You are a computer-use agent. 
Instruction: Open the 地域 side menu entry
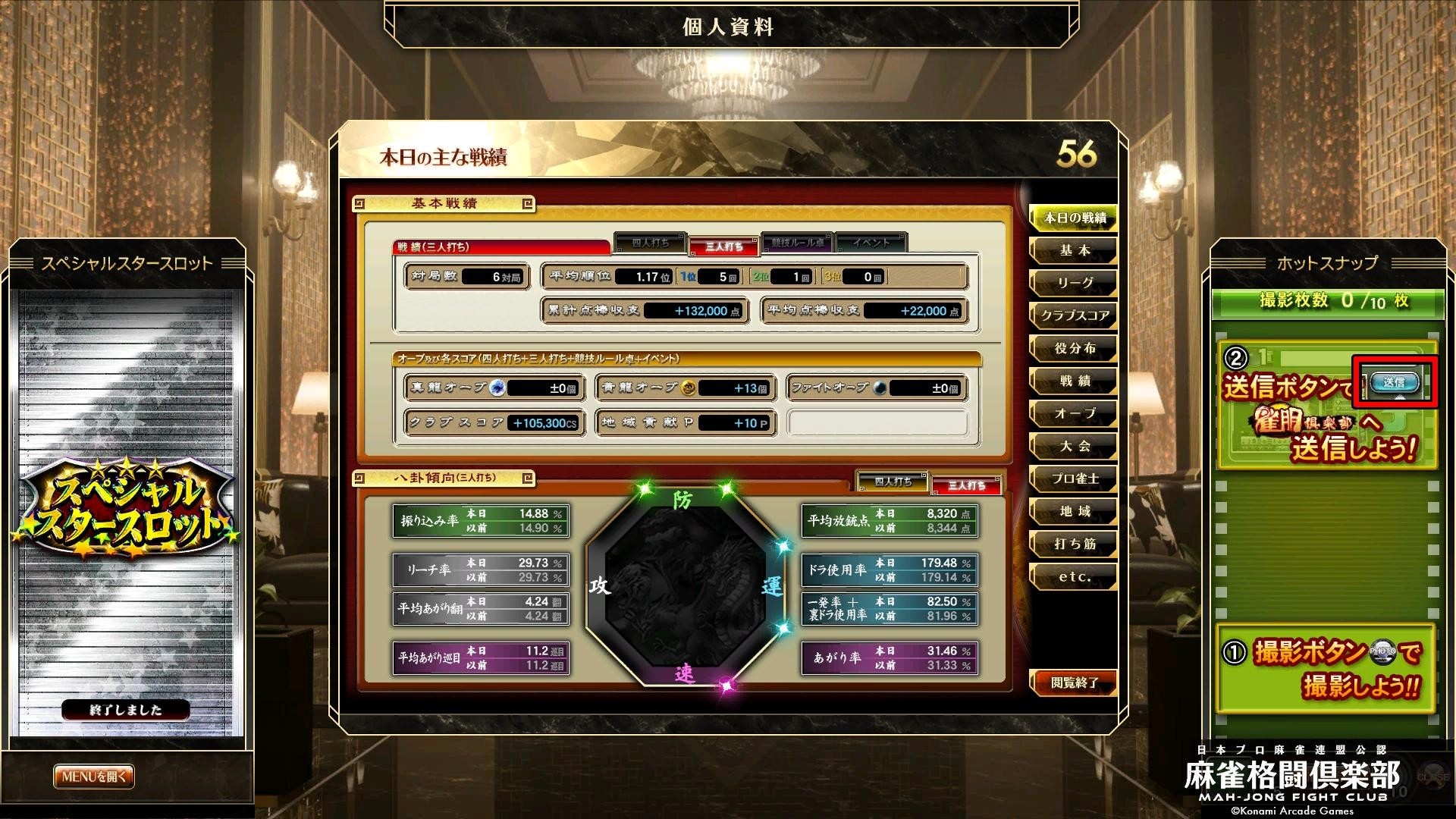click(x=1074, y=512)
